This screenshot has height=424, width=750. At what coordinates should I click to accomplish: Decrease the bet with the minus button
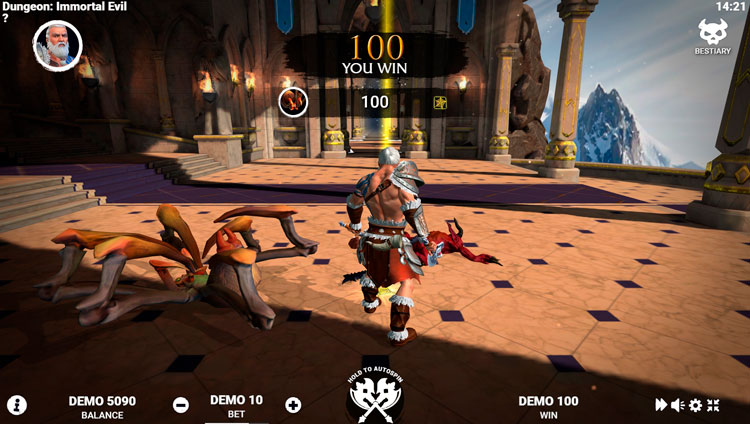pyautogui.click(x=181, y=405)
